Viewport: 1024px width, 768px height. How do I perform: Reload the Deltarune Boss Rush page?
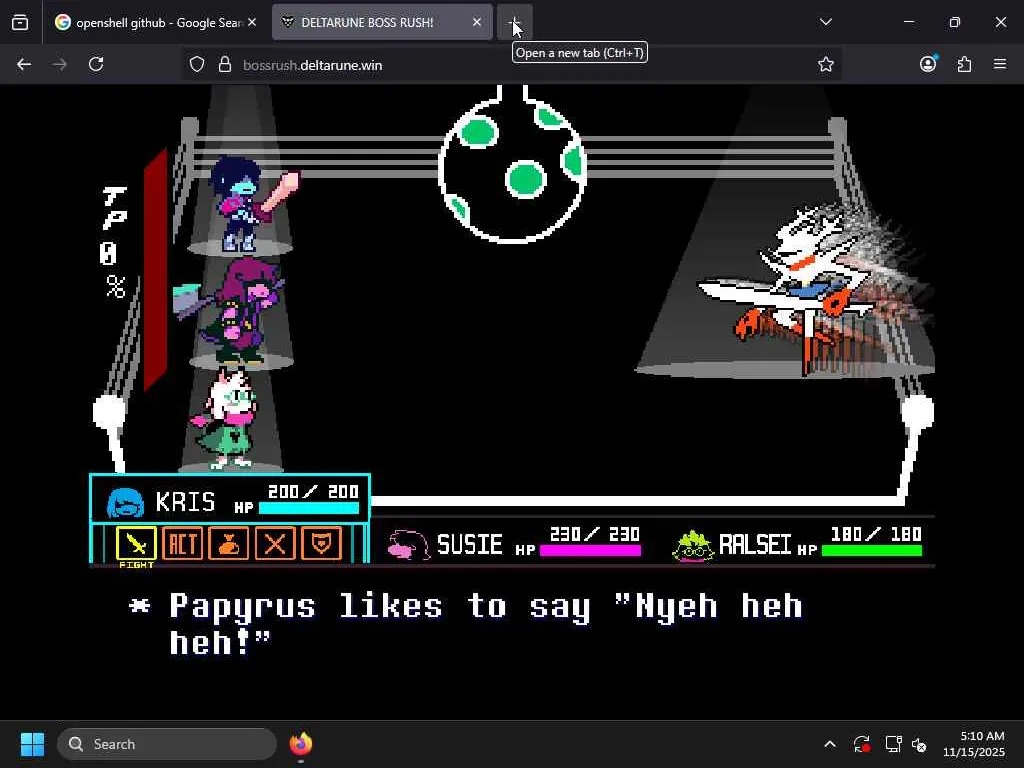[x=96, y=64]
